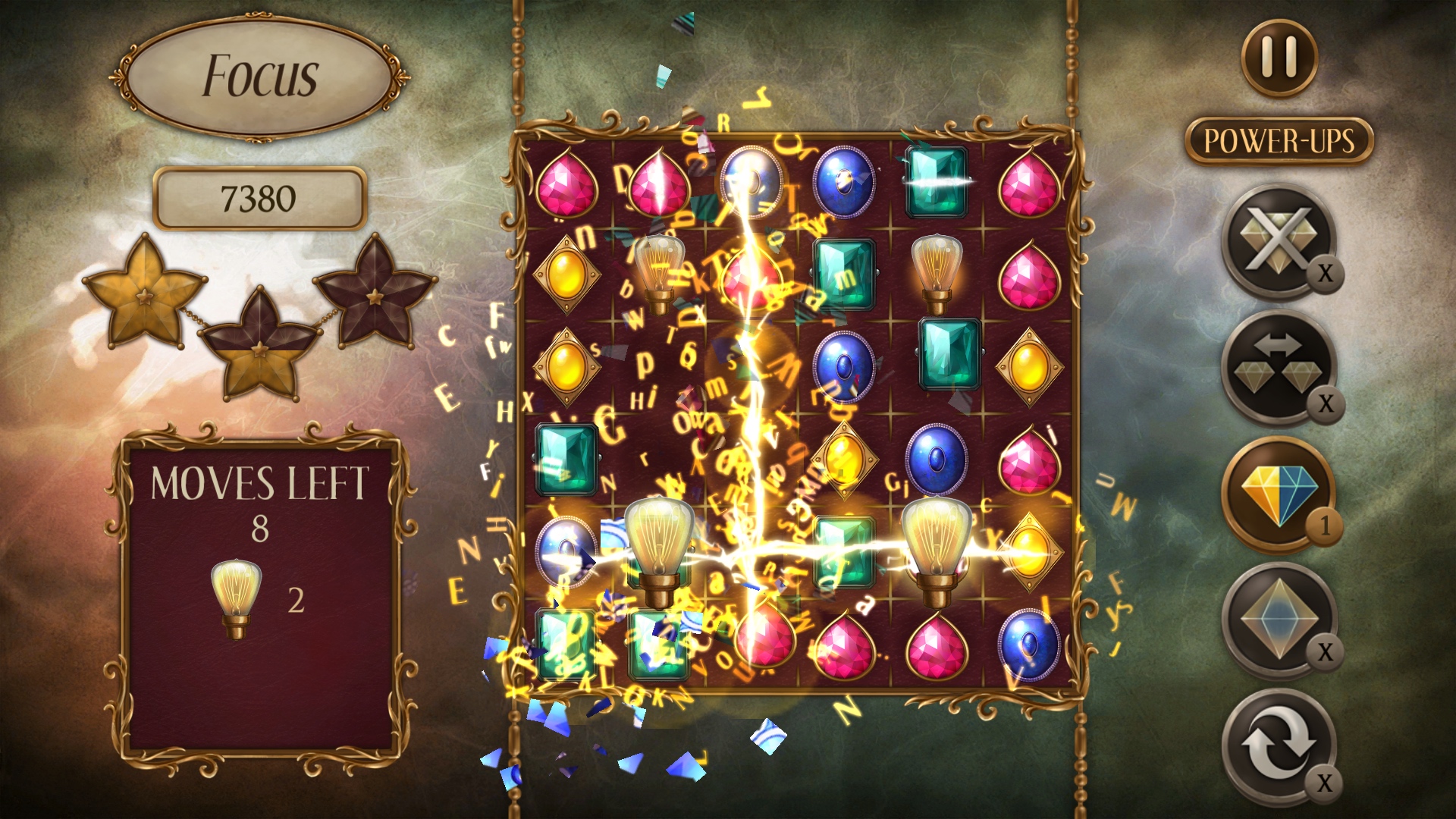Viewport: 1456px width, 819px height.
Task: Click the score display showing 7380
Action: [261, 196]
